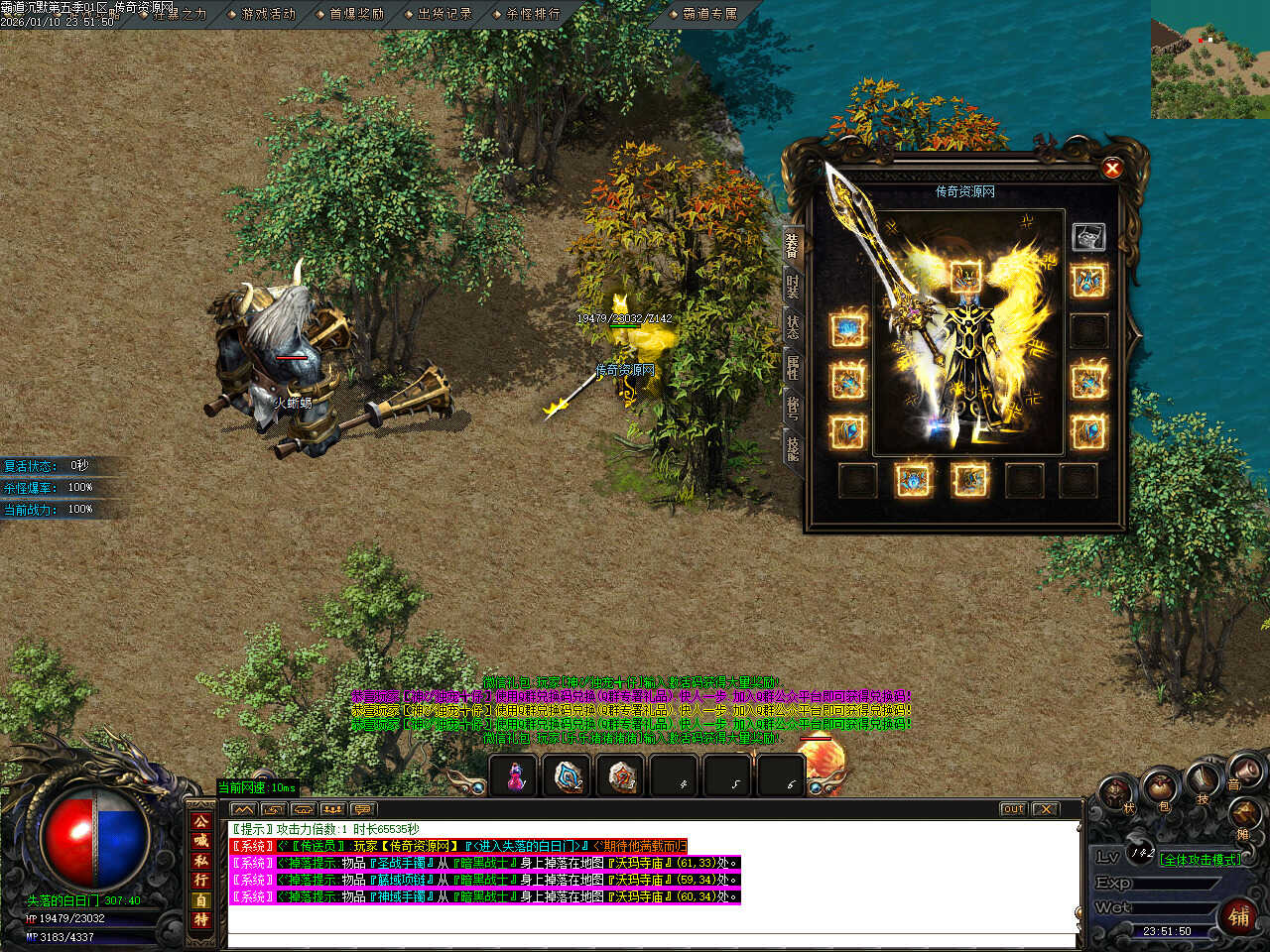
Task: Open the 状态 status tab
Action: pyautogui.click(x=793, y=326)
